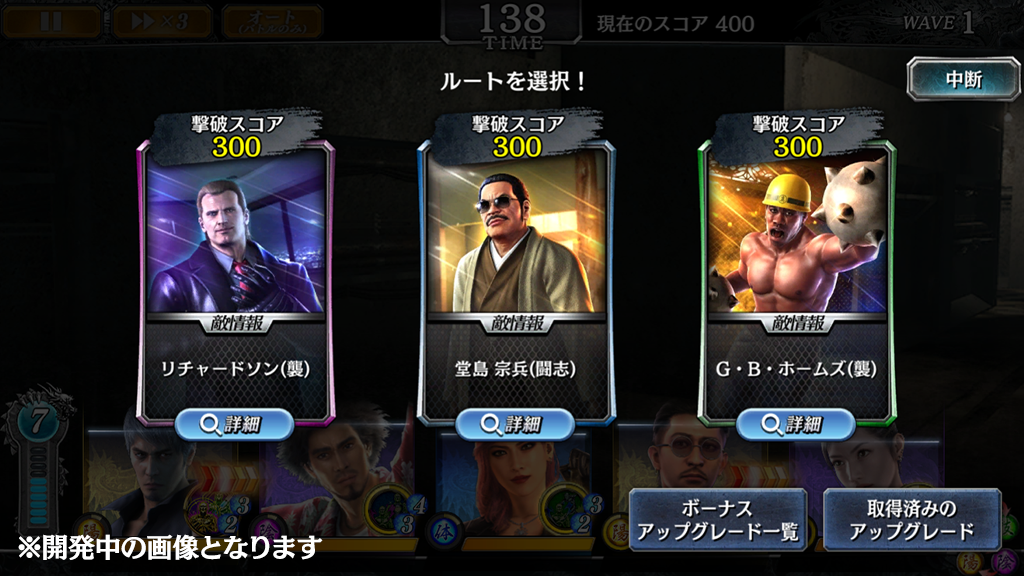Open the ボーナスアップグレード一覧 list

point(718,520)
